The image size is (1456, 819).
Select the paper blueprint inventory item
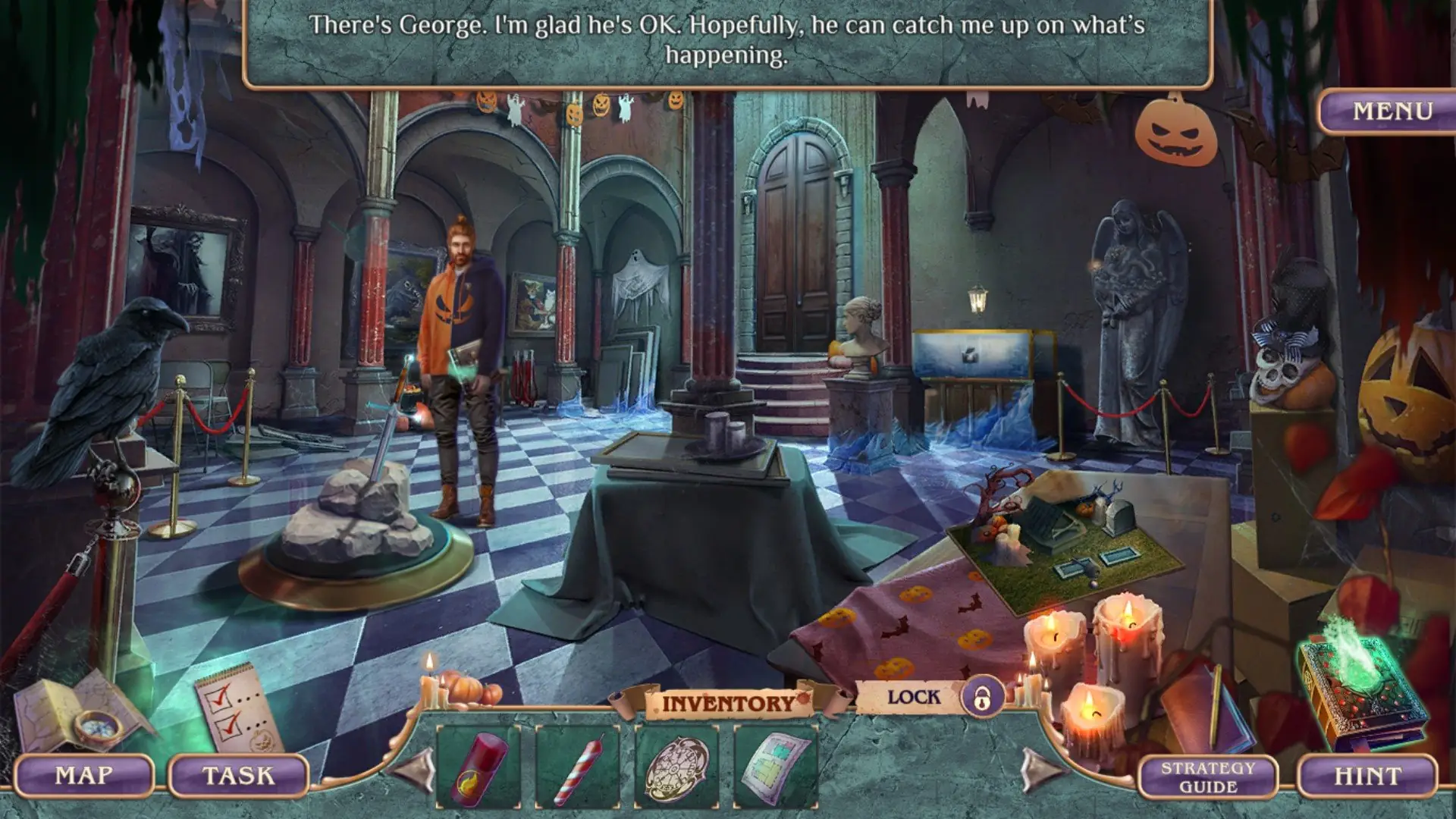click(775, 766)
